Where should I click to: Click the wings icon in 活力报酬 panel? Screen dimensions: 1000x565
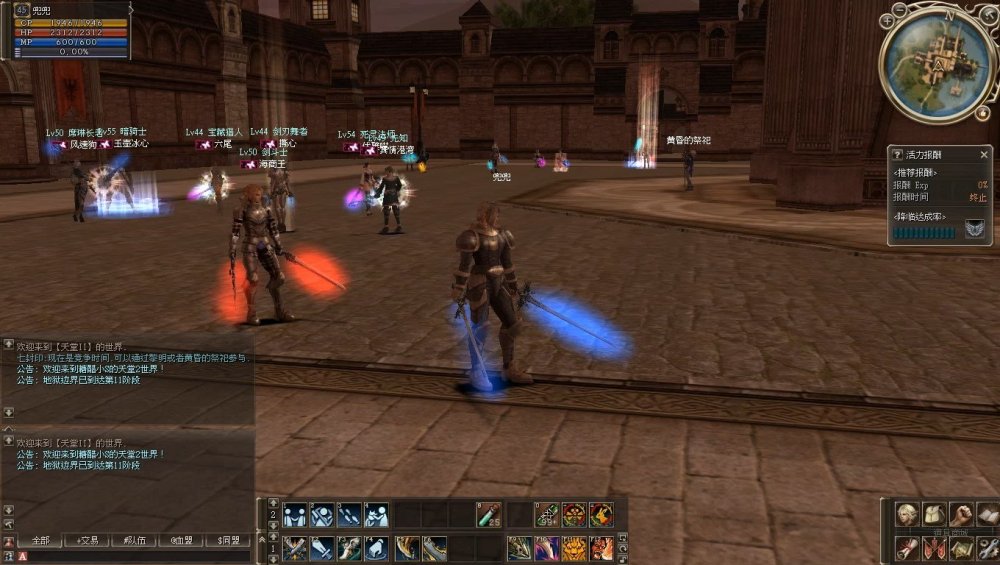974,230
